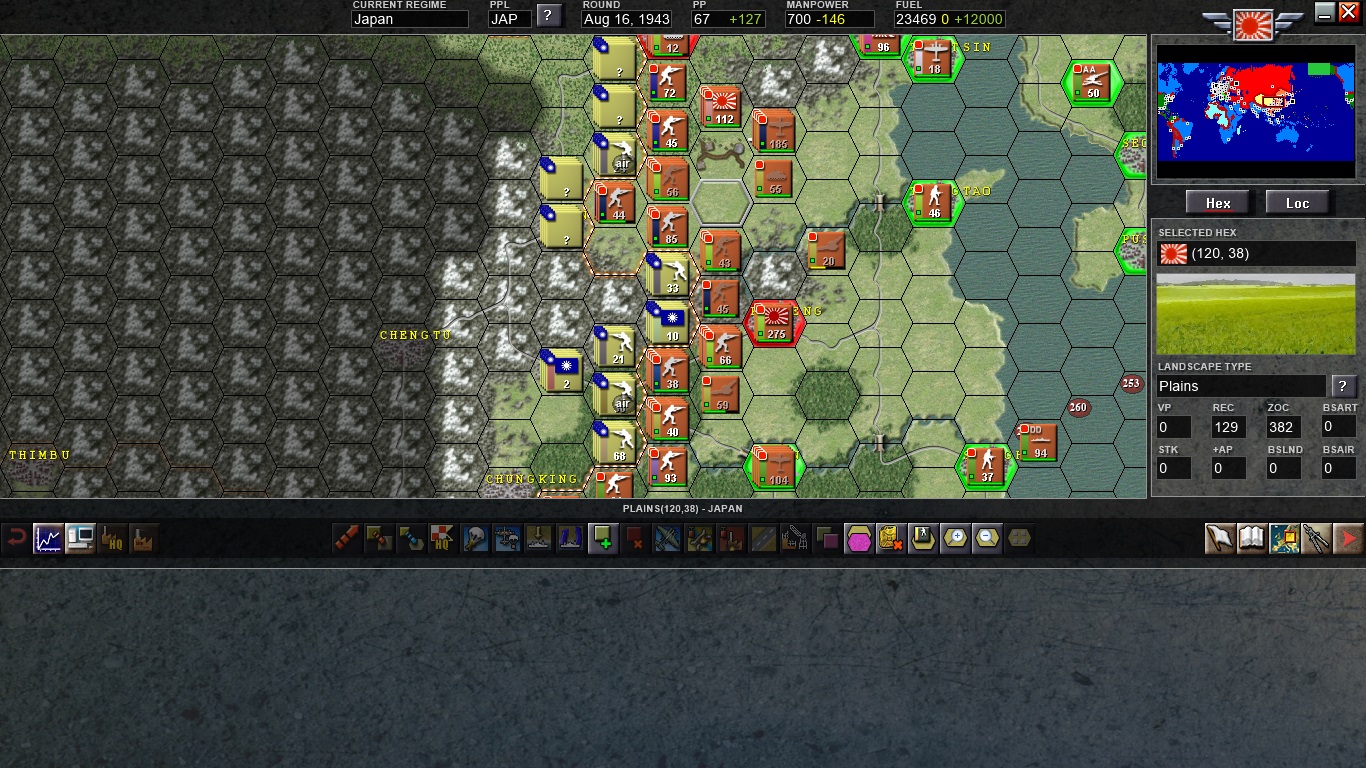The height and width of the screenshot is (768, 1366).
Task: Open the strategic Europe map view
Action: point(1284,538)
